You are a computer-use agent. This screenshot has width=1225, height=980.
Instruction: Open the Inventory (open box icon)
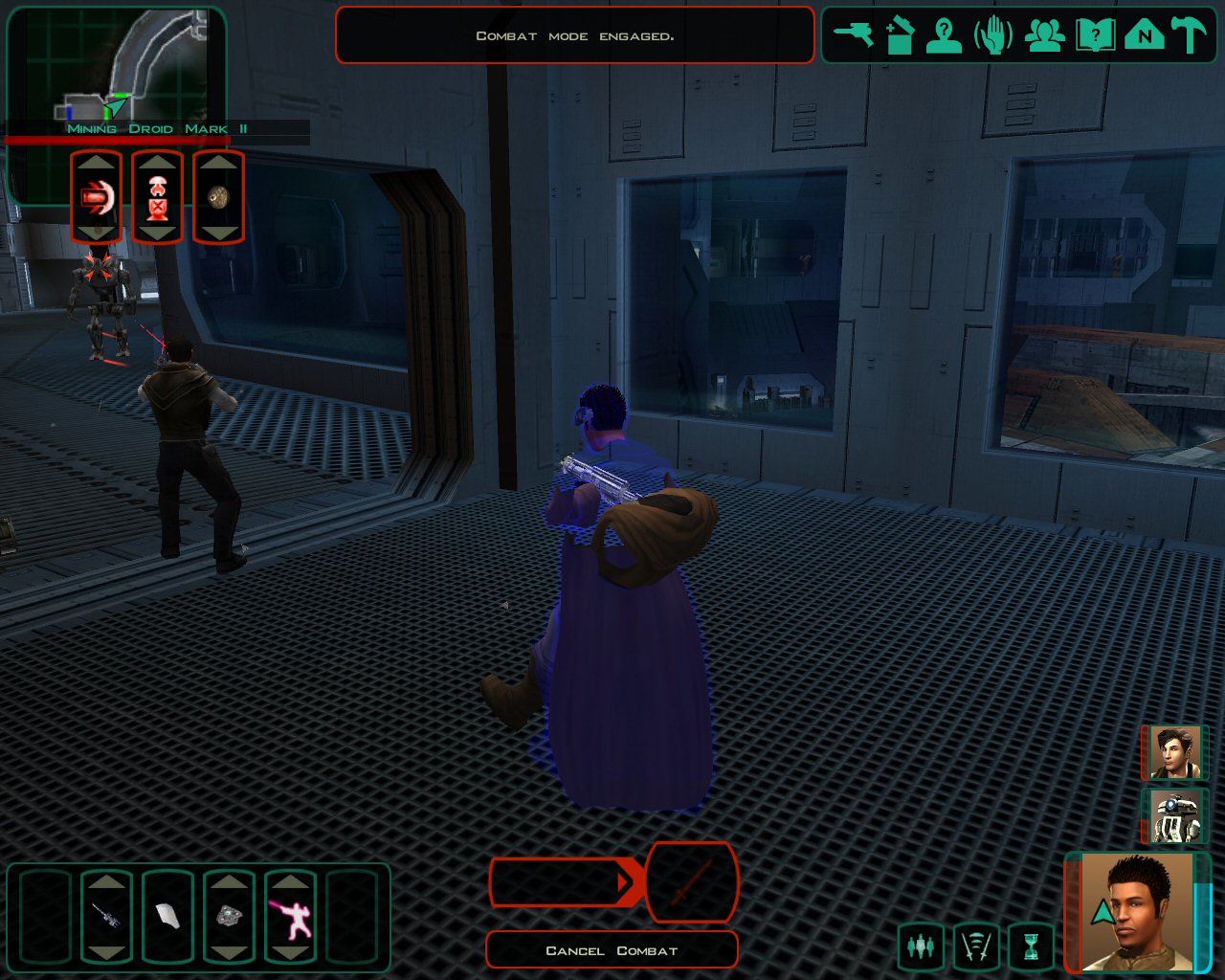click(899, 35)
